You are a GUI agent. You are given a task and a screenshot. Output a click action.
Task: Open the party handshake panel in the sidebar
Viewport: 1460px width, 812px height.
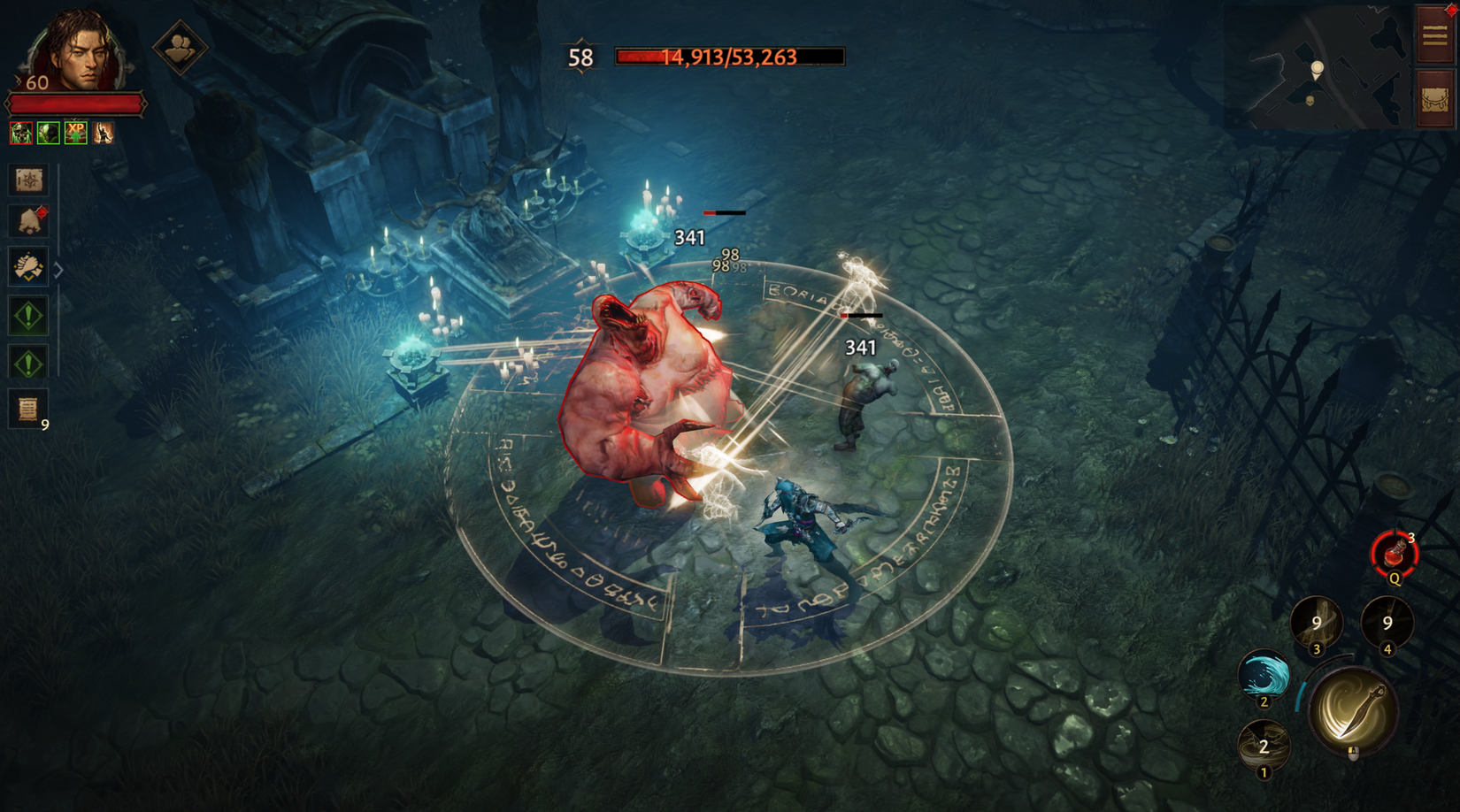pyautogui.click(x=28, y=269)
